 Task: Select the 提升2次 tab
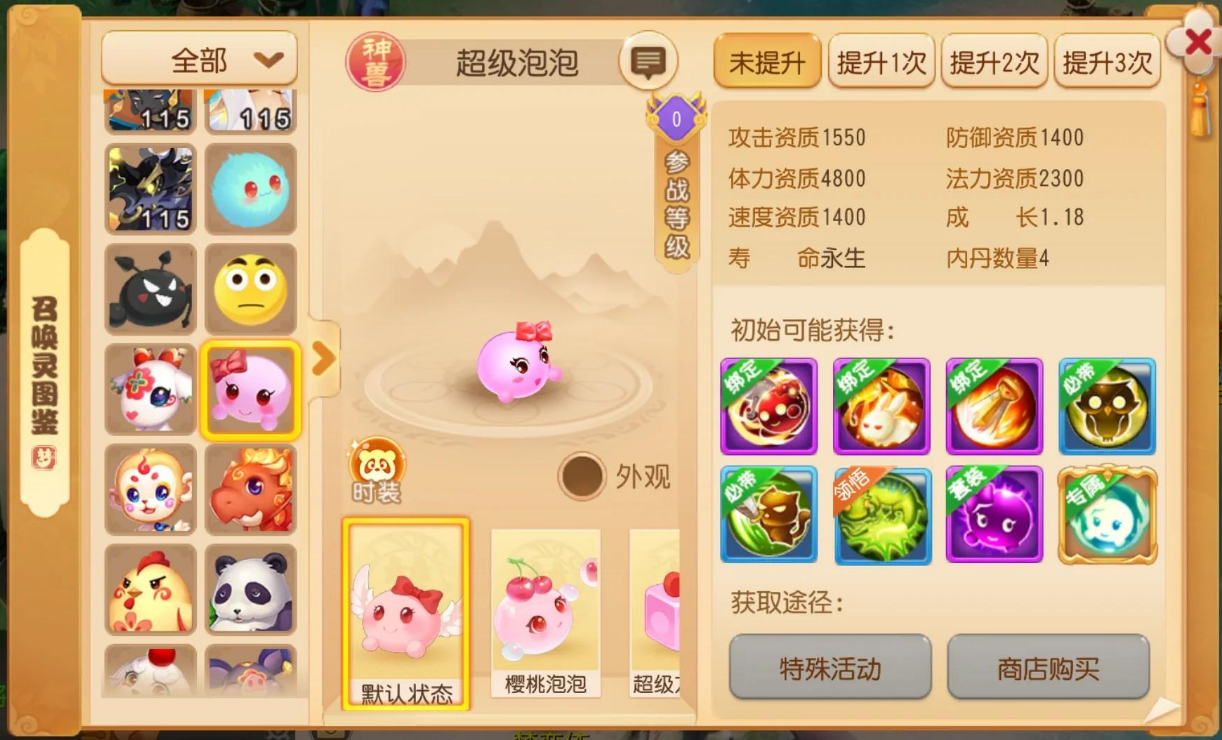coord(994,63)
